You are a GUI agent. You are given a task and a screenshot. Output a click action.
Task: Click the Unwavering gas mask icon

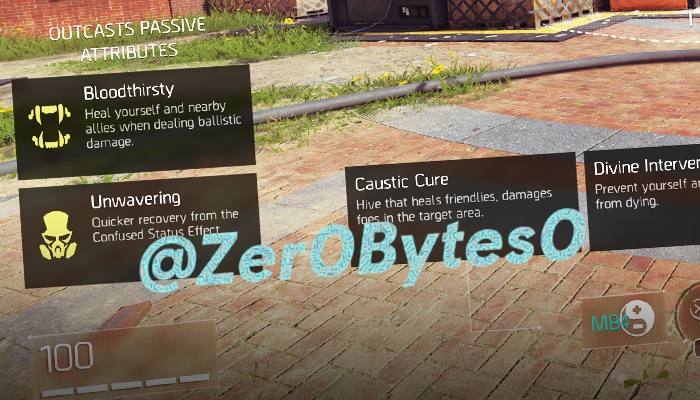point(53,235)
